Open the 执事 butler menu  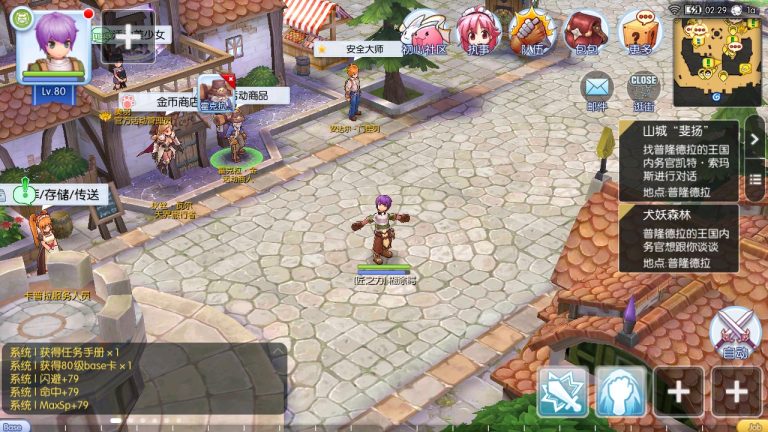pyautogui.click(x=479, y=33)
